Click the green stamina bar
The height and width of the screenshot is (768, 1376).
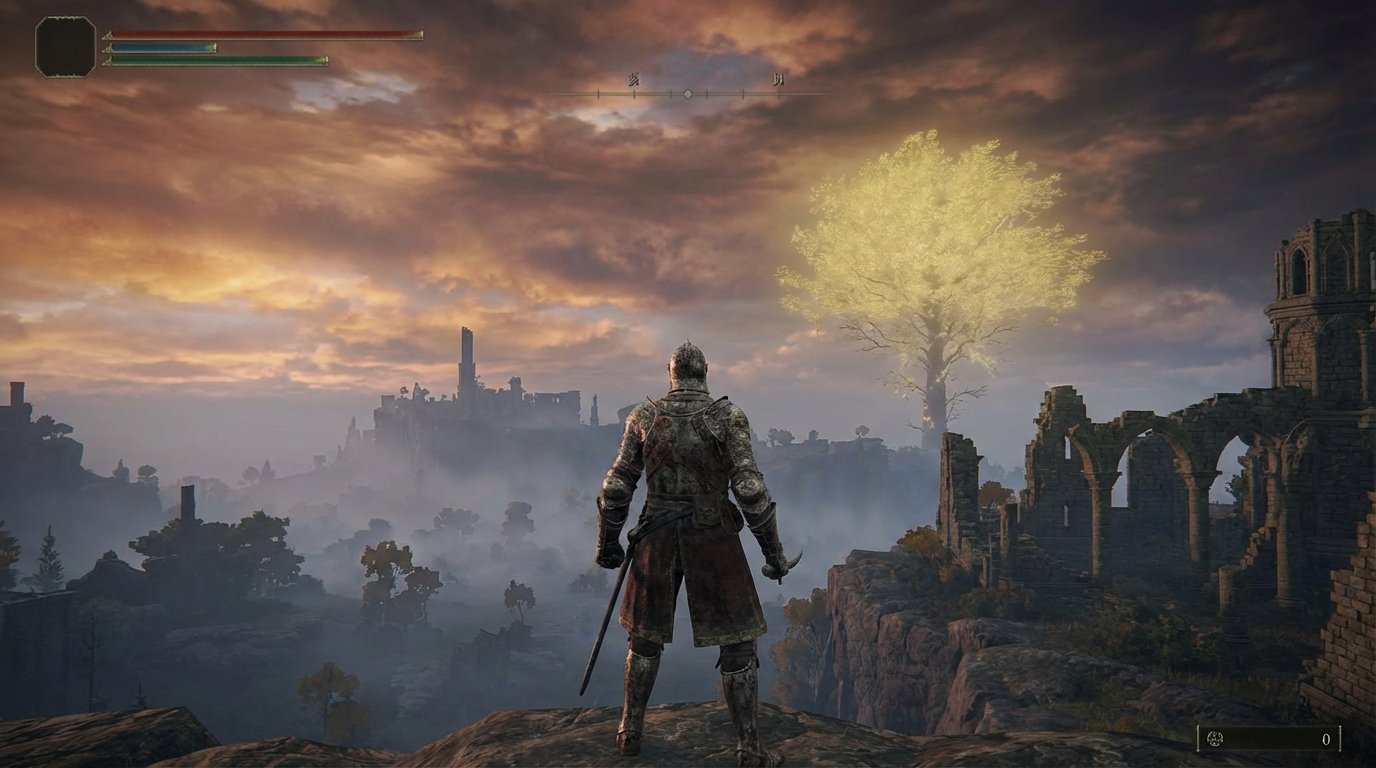(215, 61)
